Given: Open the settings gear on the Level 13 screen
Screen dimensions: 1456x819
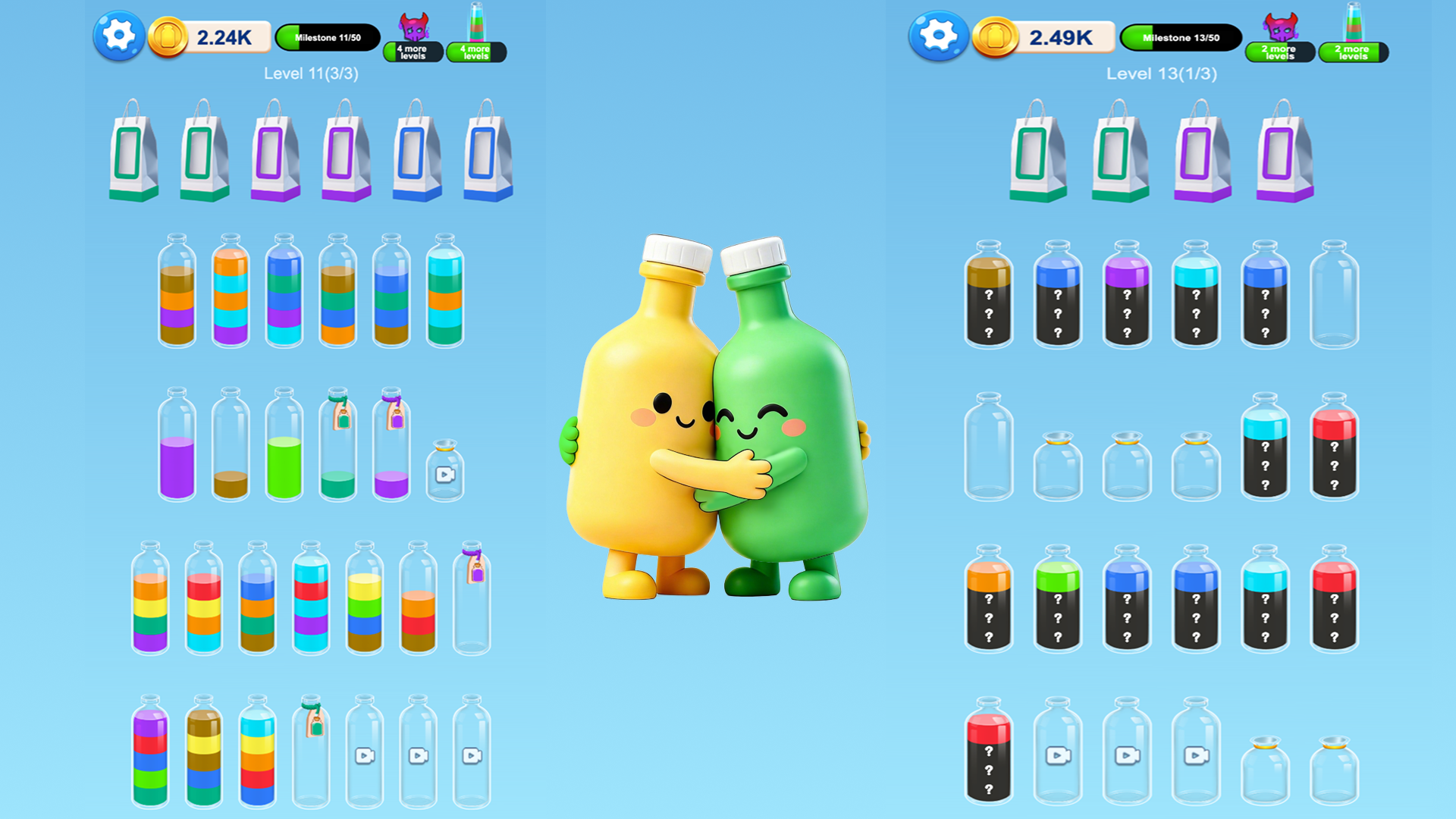Looking at the screenshot, I should point(937,36).
